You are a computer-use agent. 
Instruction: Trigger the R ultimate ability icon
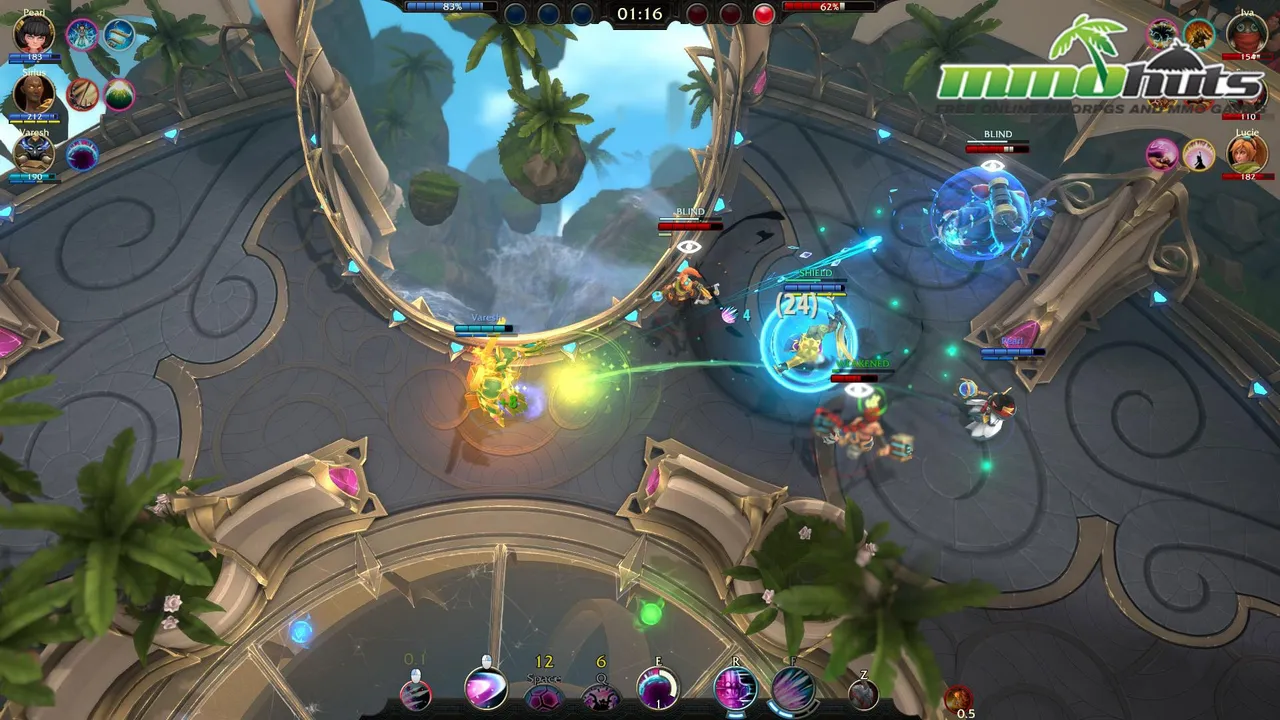pos(735,690)
